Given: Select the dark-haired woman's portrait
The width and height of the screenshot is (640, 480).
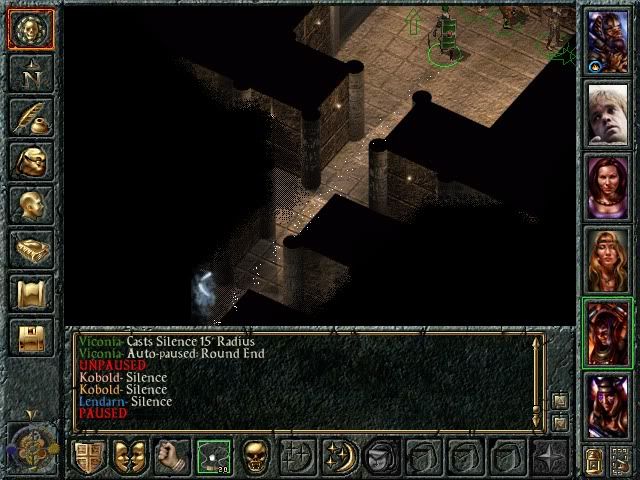Looking at the screenshot, I should 608,185.
